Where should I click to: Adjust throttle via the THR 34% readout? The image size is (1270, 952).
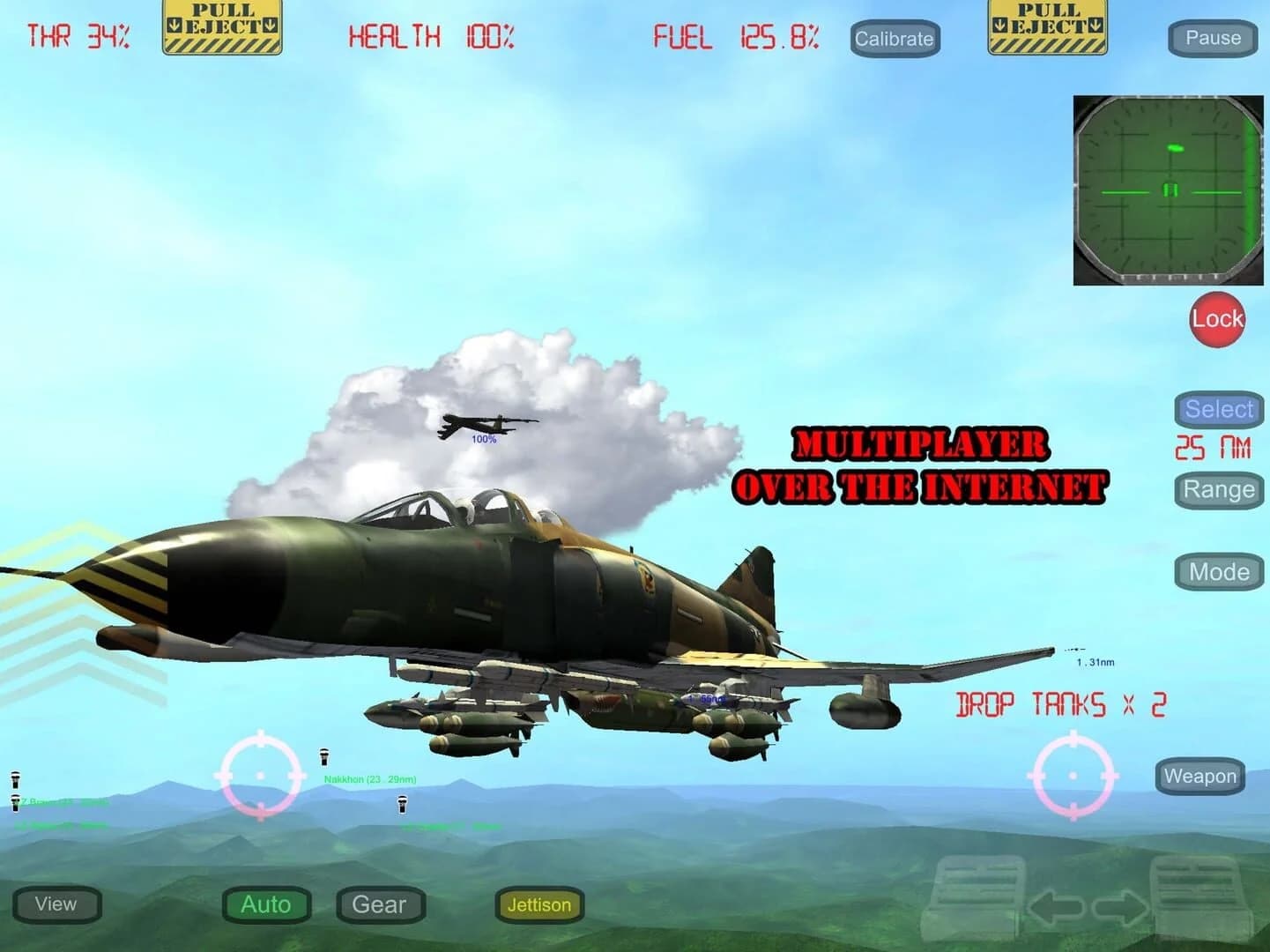78,37
